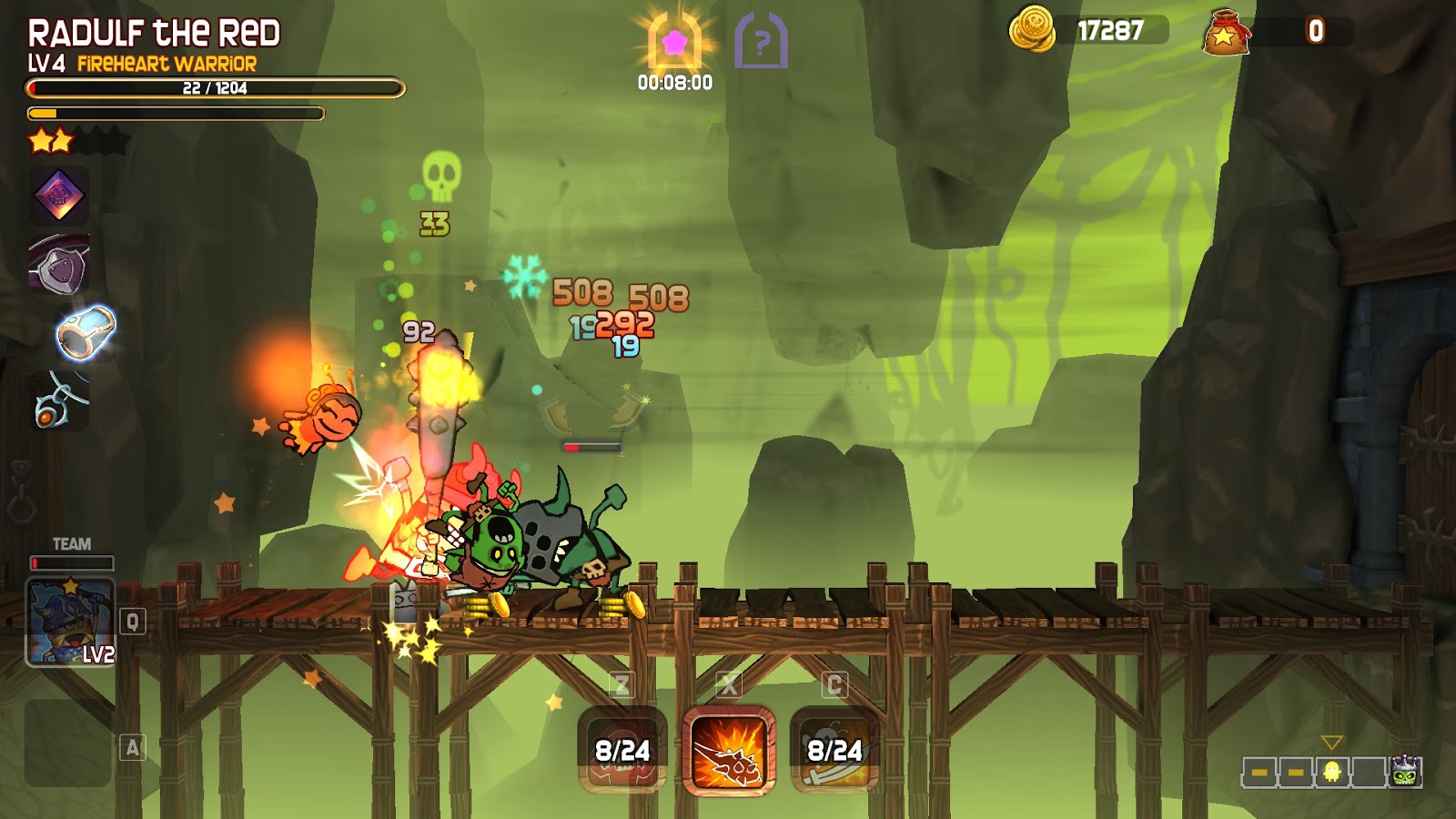1456x819 pixels.
Task: Inspect the purple shield item icon
Action: 60,266
